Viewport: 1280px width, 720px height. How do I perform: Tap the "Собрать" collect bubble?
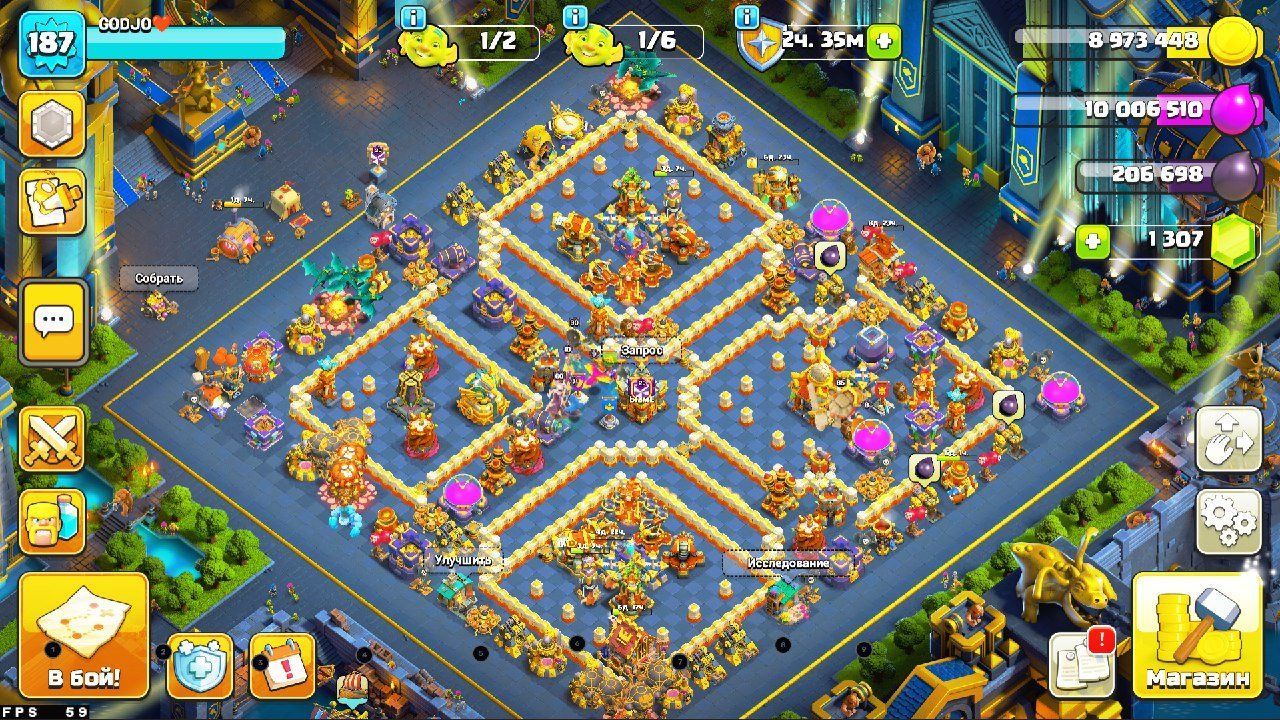tap(159, 278)
